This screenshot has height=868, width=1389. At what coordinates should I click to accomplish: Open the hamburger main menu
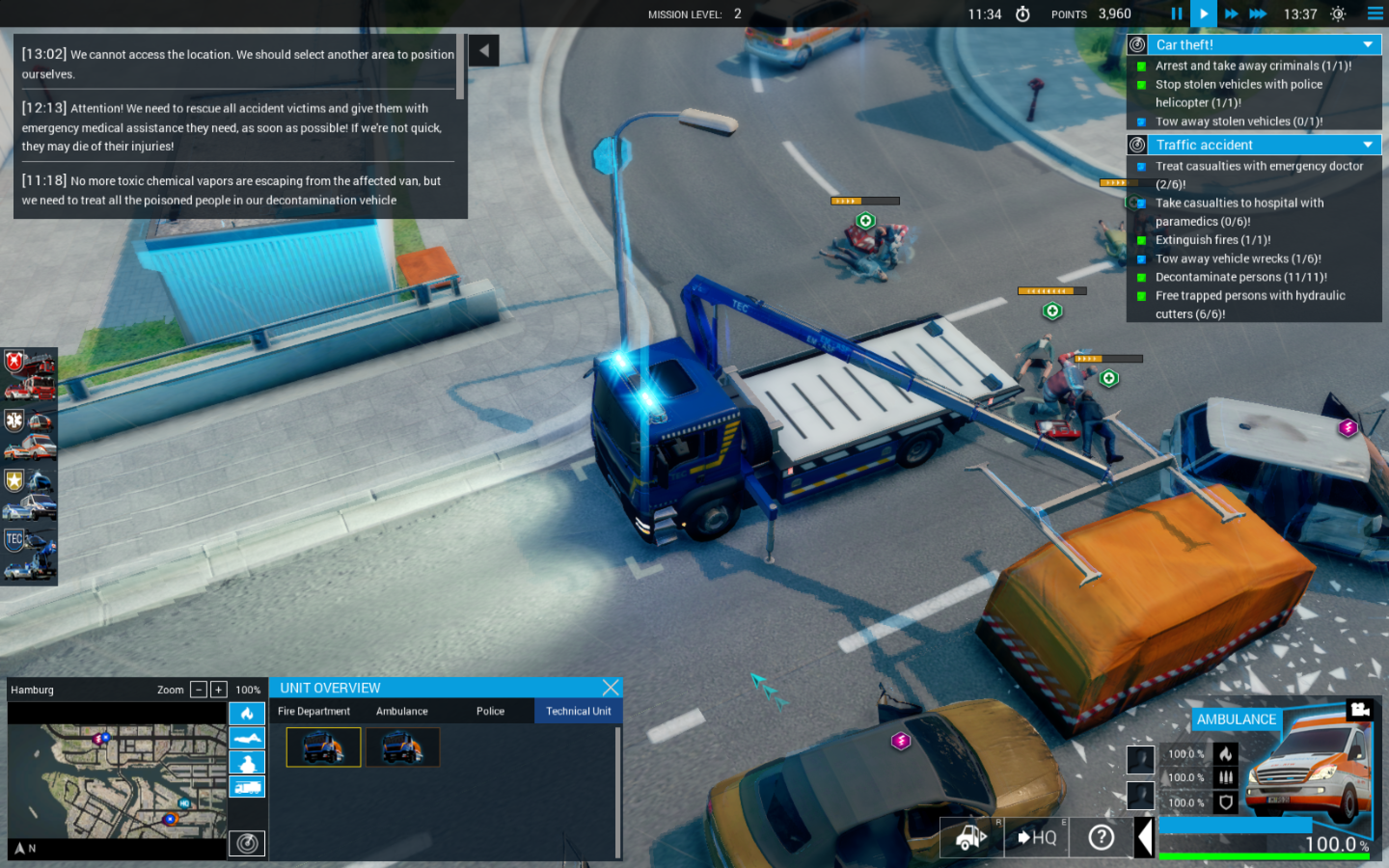pos(1375,14)
